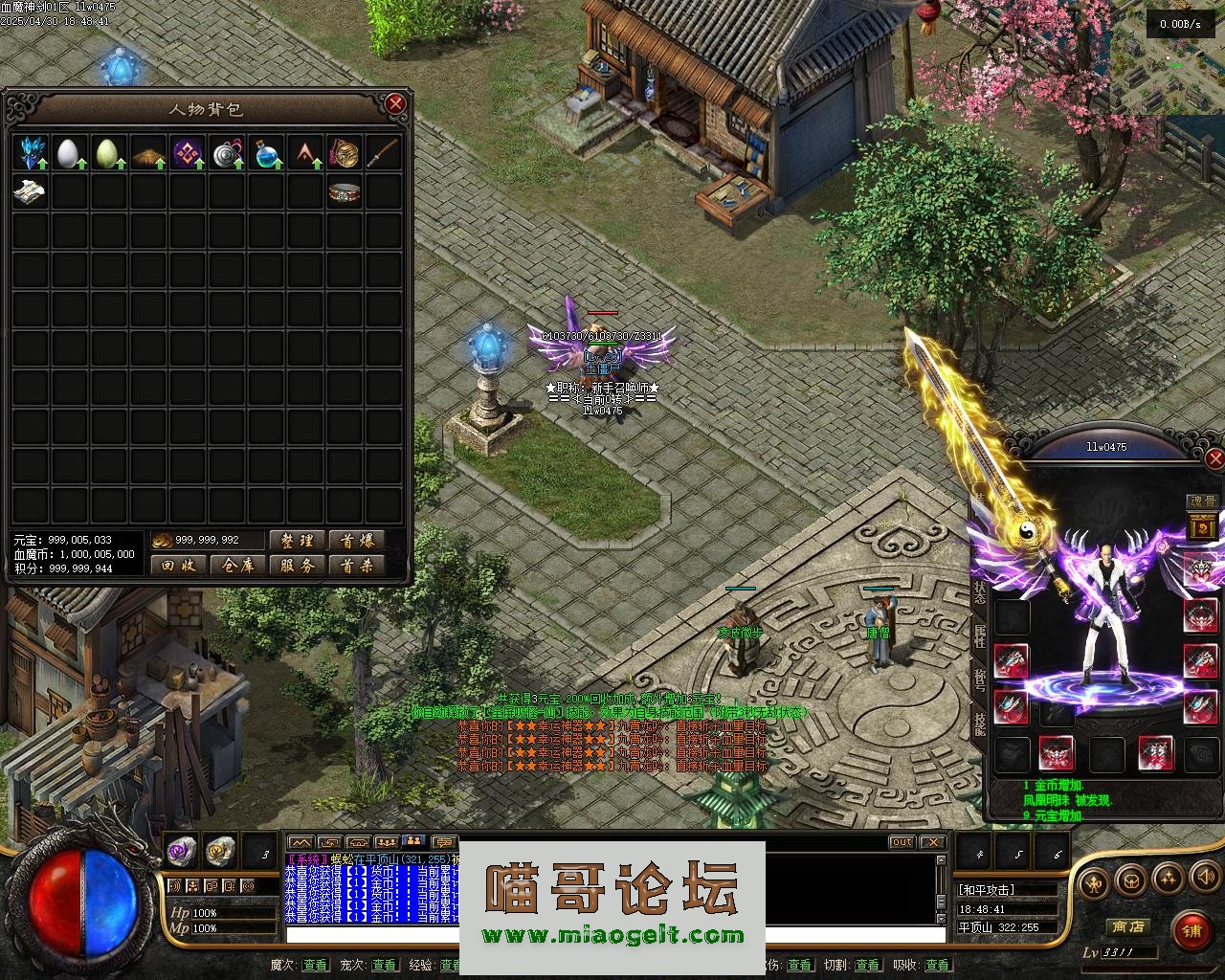Click the 首杀 button in backpack
This screenshot has height=980, width=1225.
[x=357, y=566]
